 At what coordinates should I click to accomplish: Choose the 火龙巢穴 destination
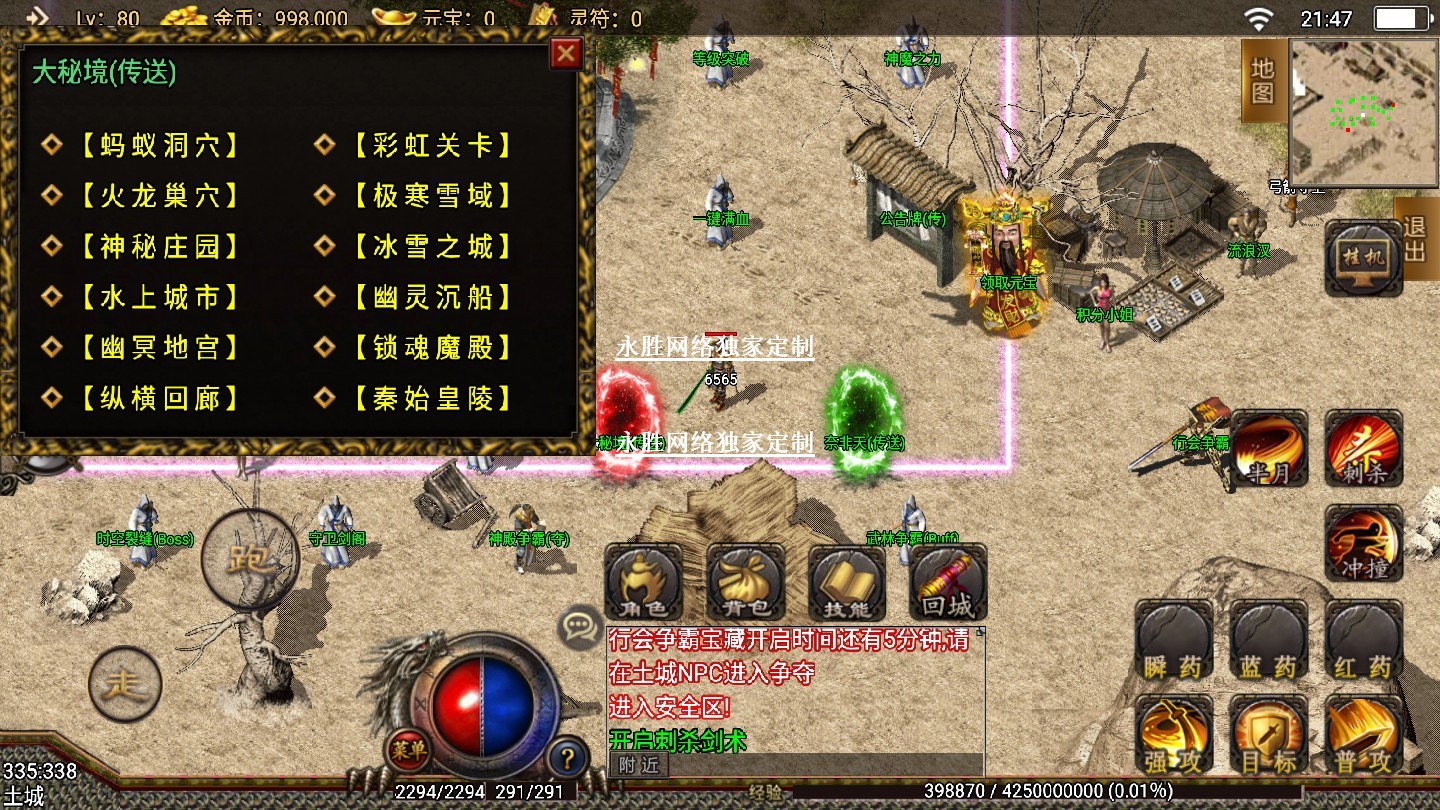pyautogui.click(x=160, y=196)
